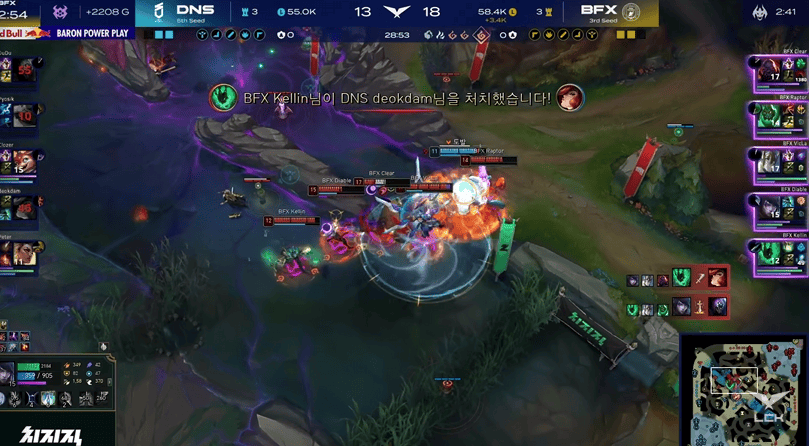Select BFX Clear's player card

click(779, 71)
